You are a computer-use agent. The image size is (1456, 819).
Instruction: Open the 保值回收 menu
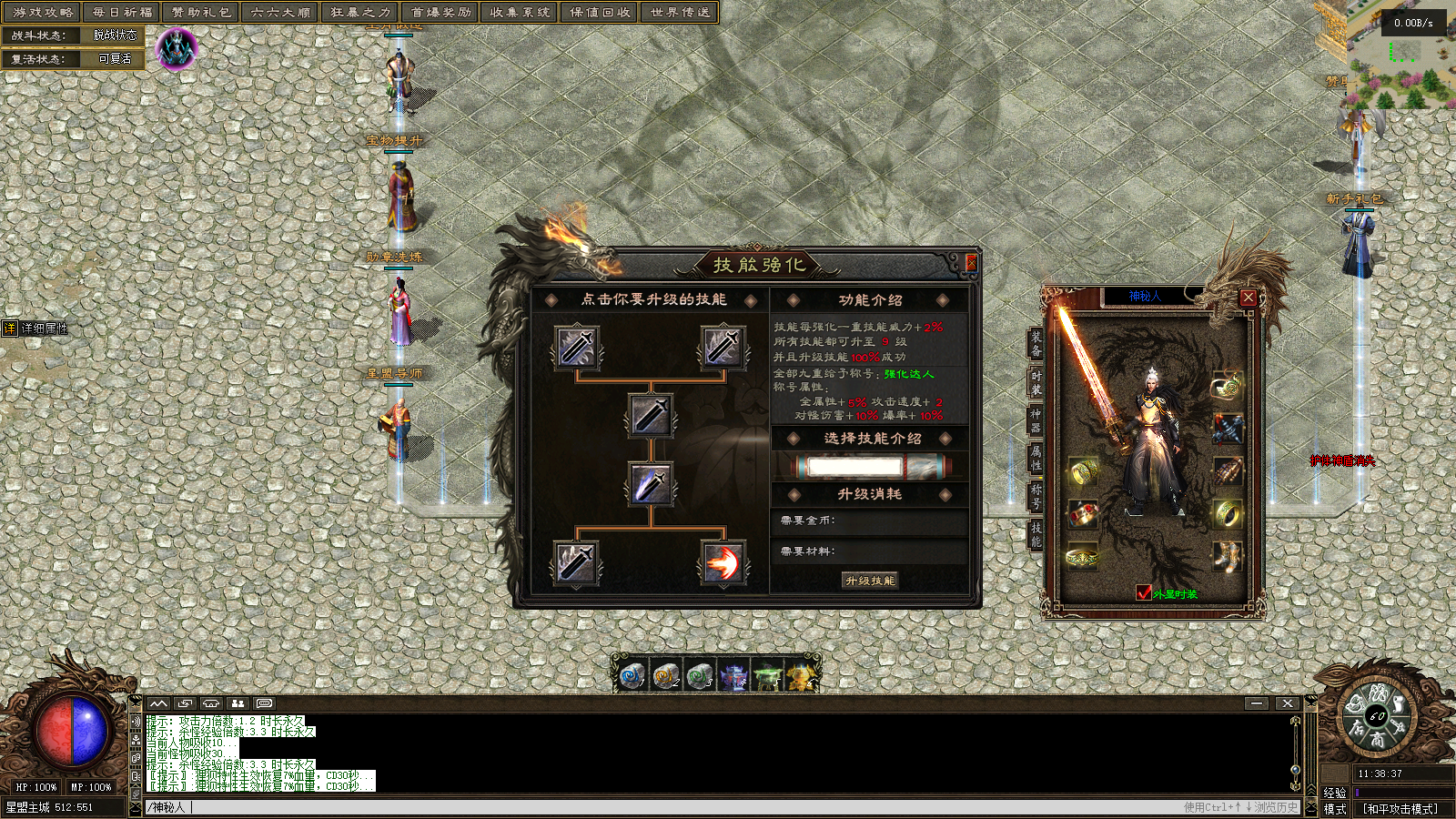click(x=600, y=13)
